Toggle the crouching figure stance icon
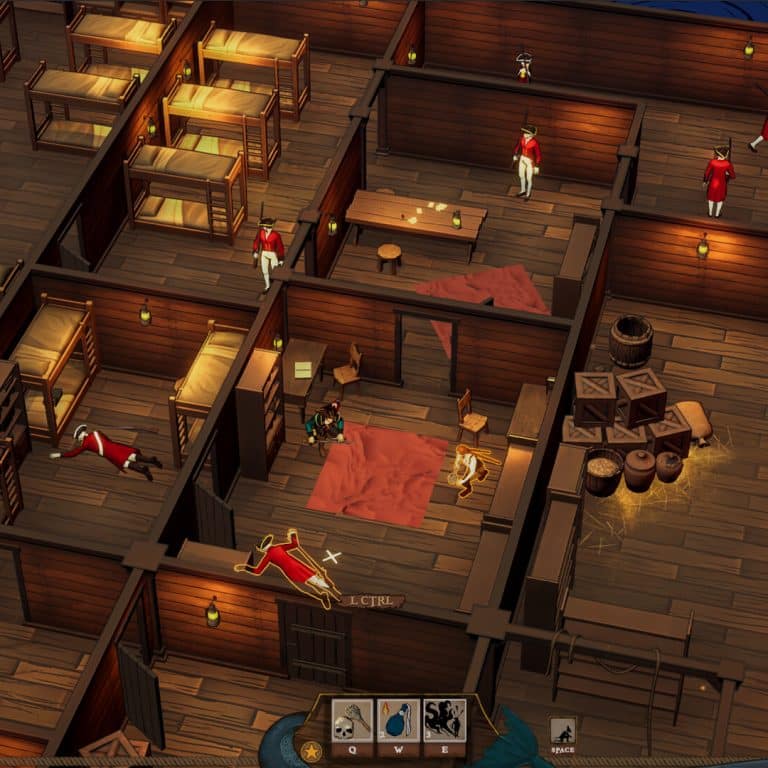The image size is (768, 768). click(563, 732)
